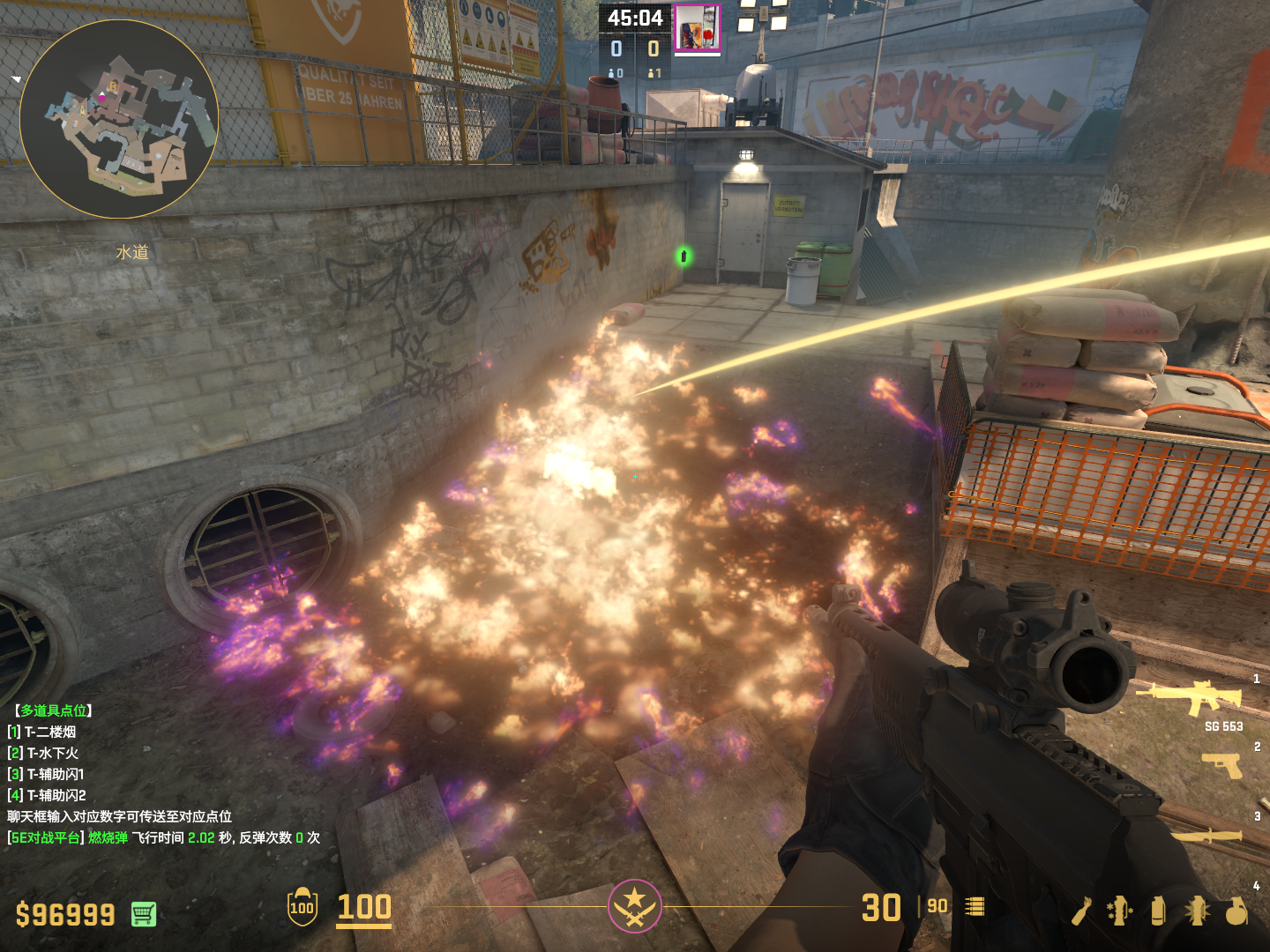The width and height of the screenshot is (1270, 952).
Task: Click the player avatar beside the scoreboard
Action: [697, 27]
